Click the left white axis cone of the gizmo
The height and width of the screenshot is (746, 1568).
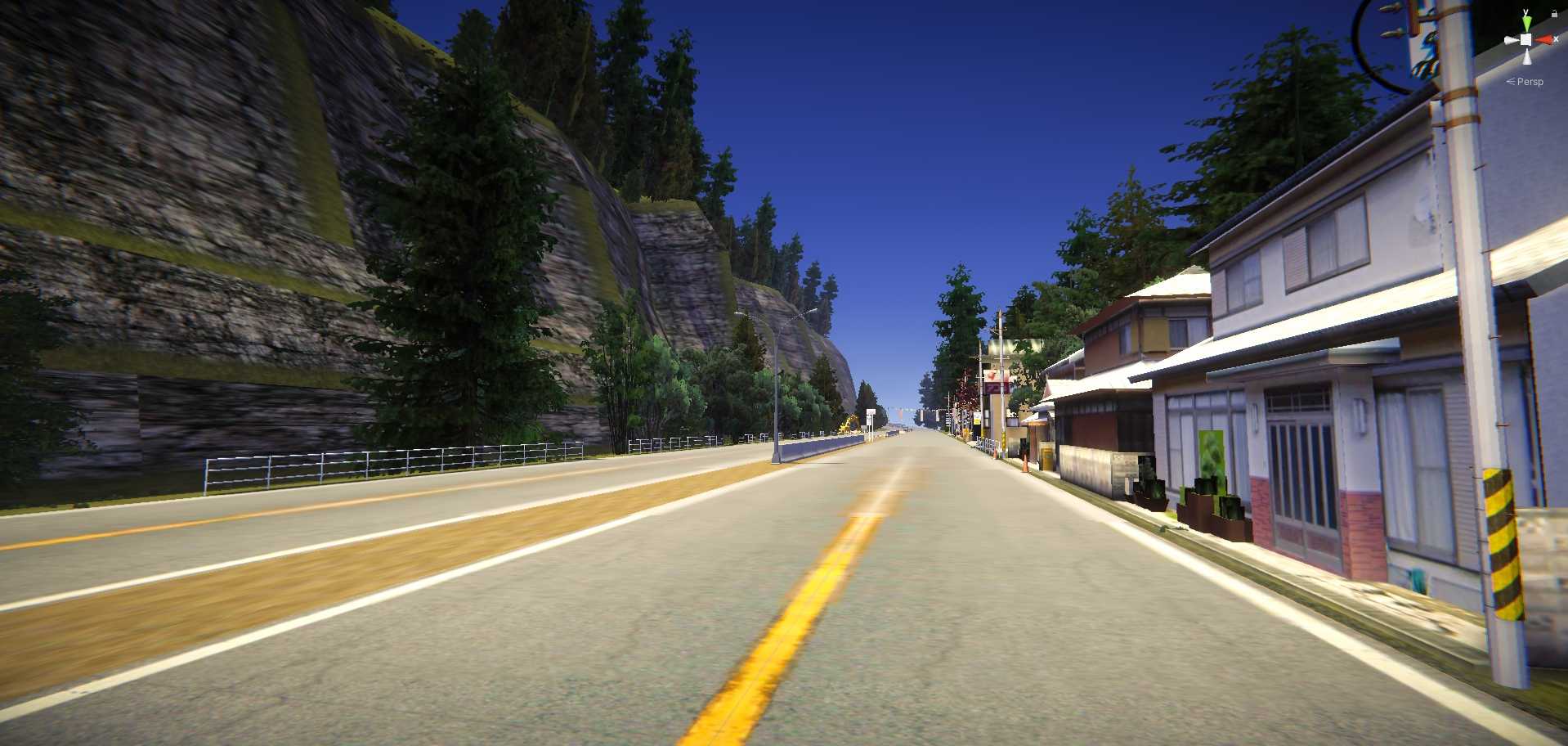click(1512, 39)
